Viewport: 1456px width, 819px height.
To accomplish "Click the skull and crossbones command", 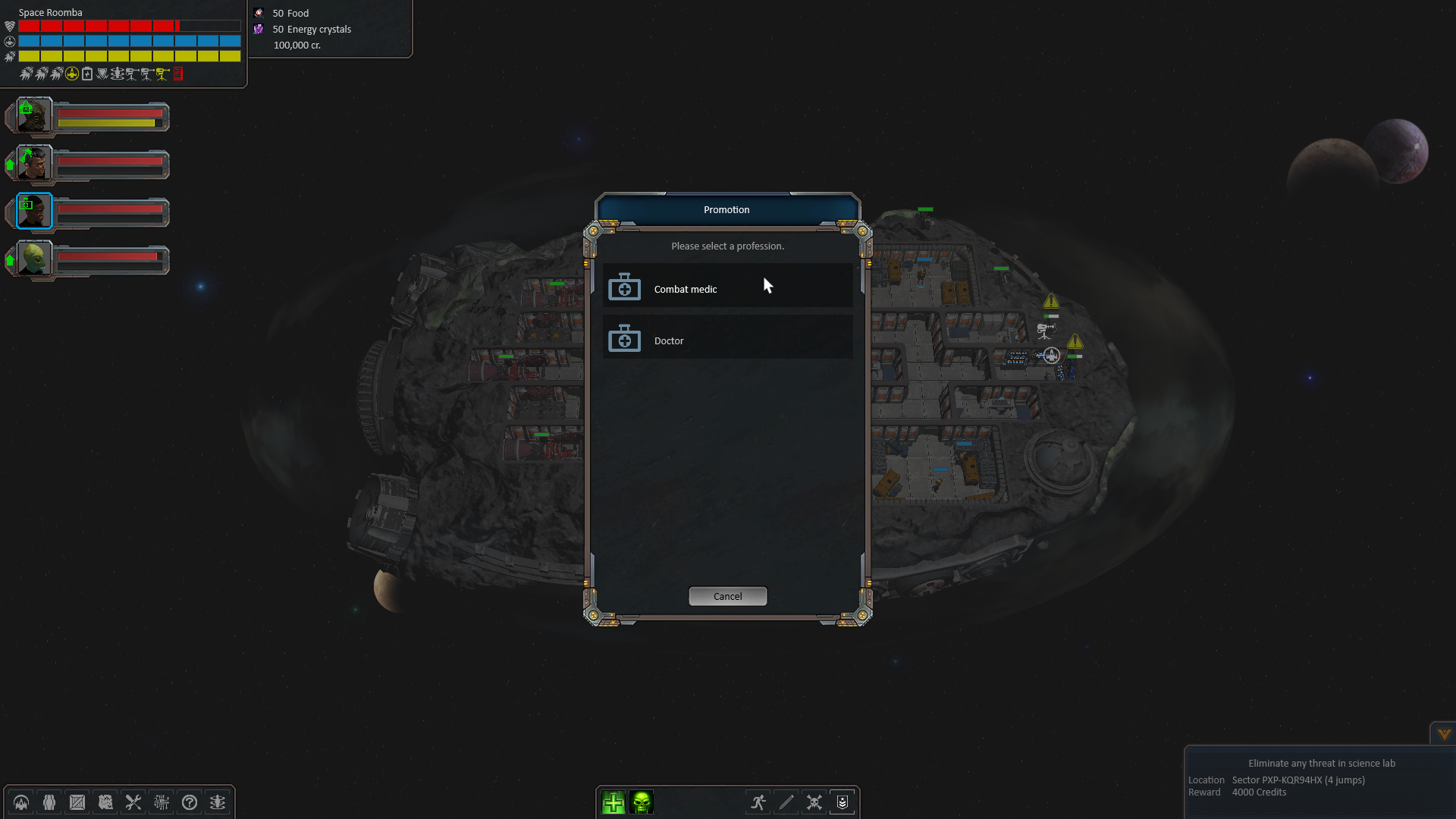I will tap(814, 802).
